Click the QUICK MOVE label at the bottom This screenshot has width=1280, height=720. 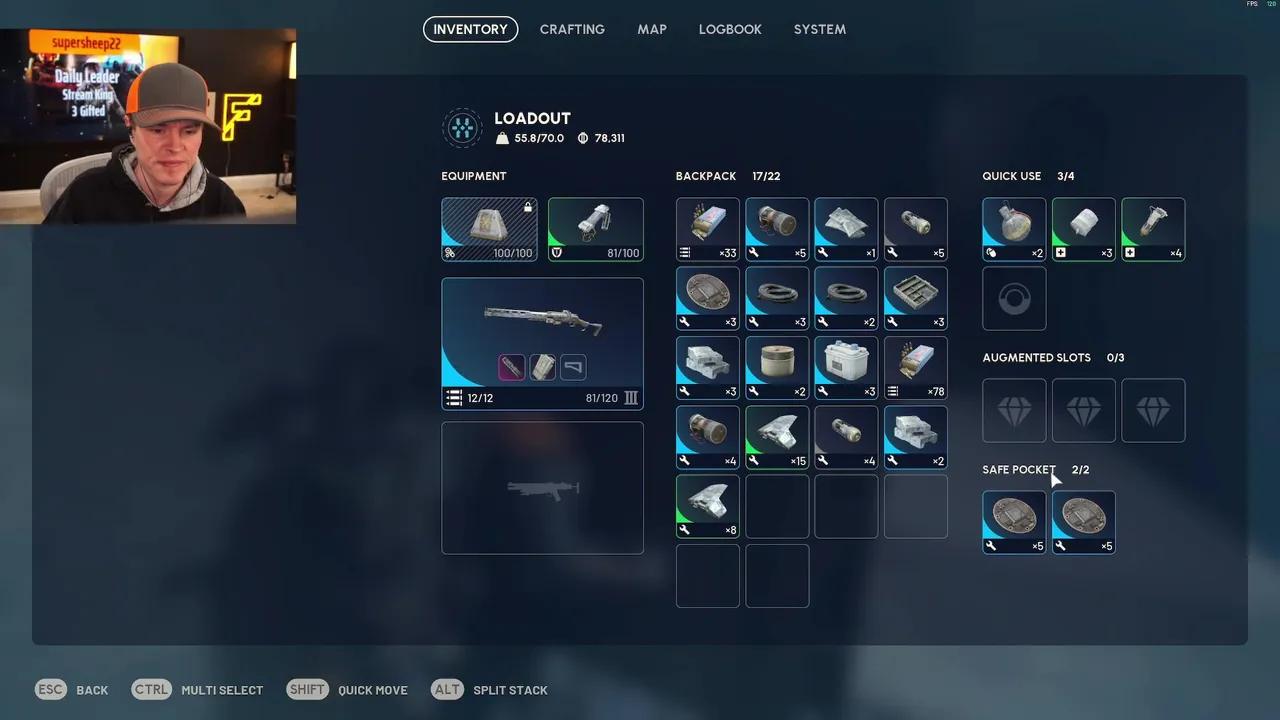372,689
